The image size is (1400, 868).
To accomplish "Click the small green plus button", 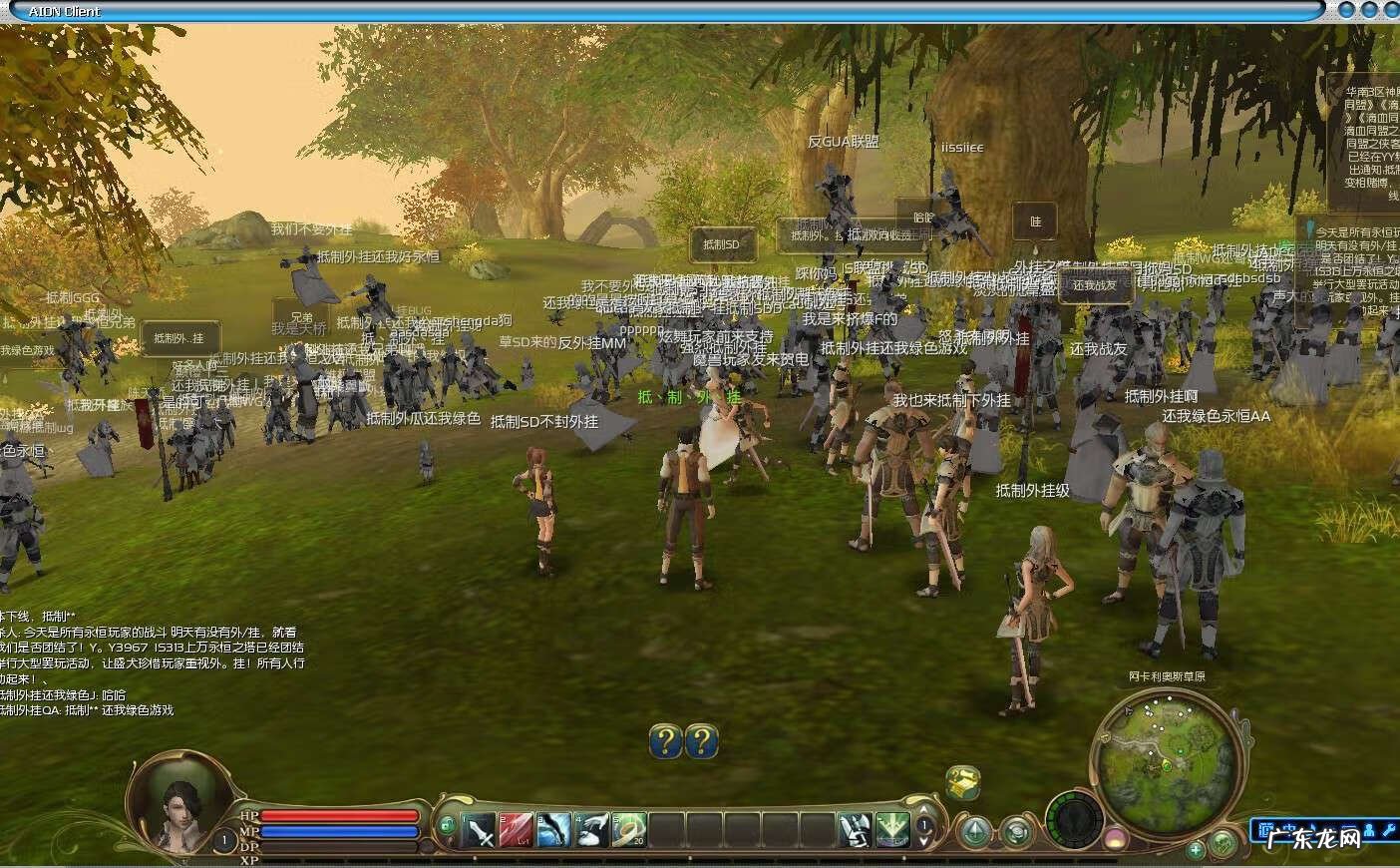I will coord(1196,851).
